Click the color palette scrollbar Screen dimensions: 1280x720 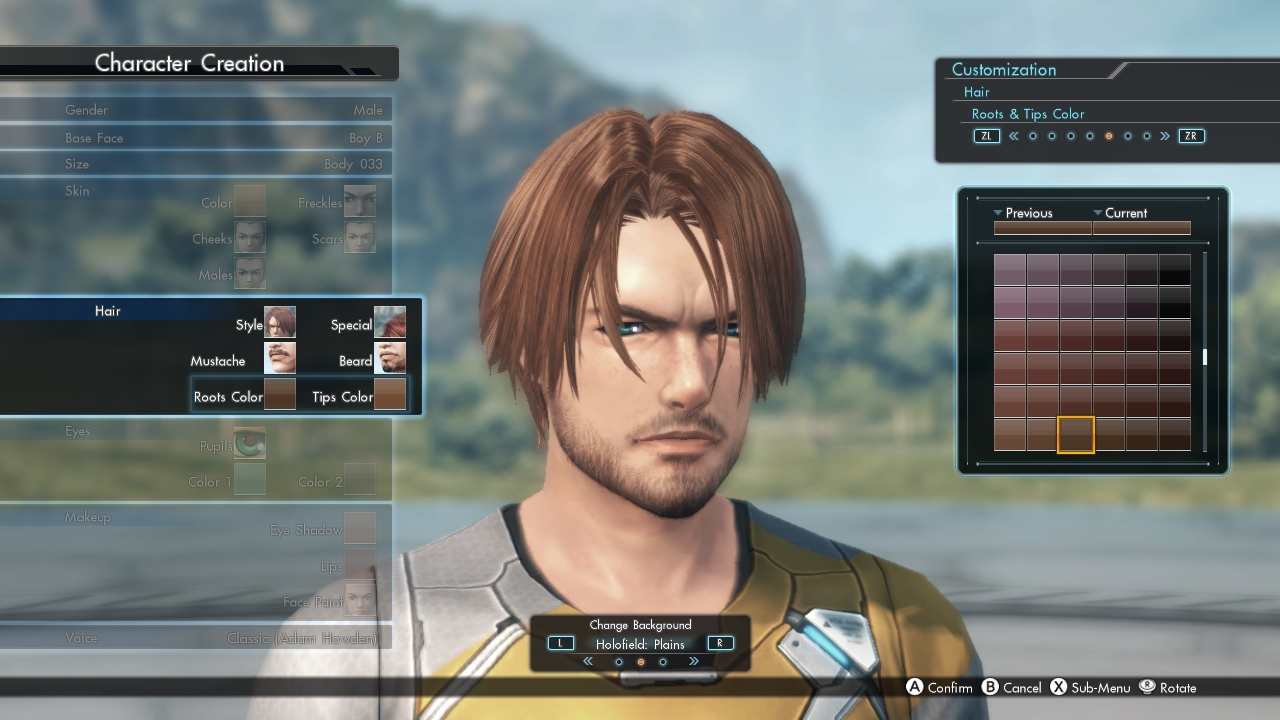click(1205, 357)
